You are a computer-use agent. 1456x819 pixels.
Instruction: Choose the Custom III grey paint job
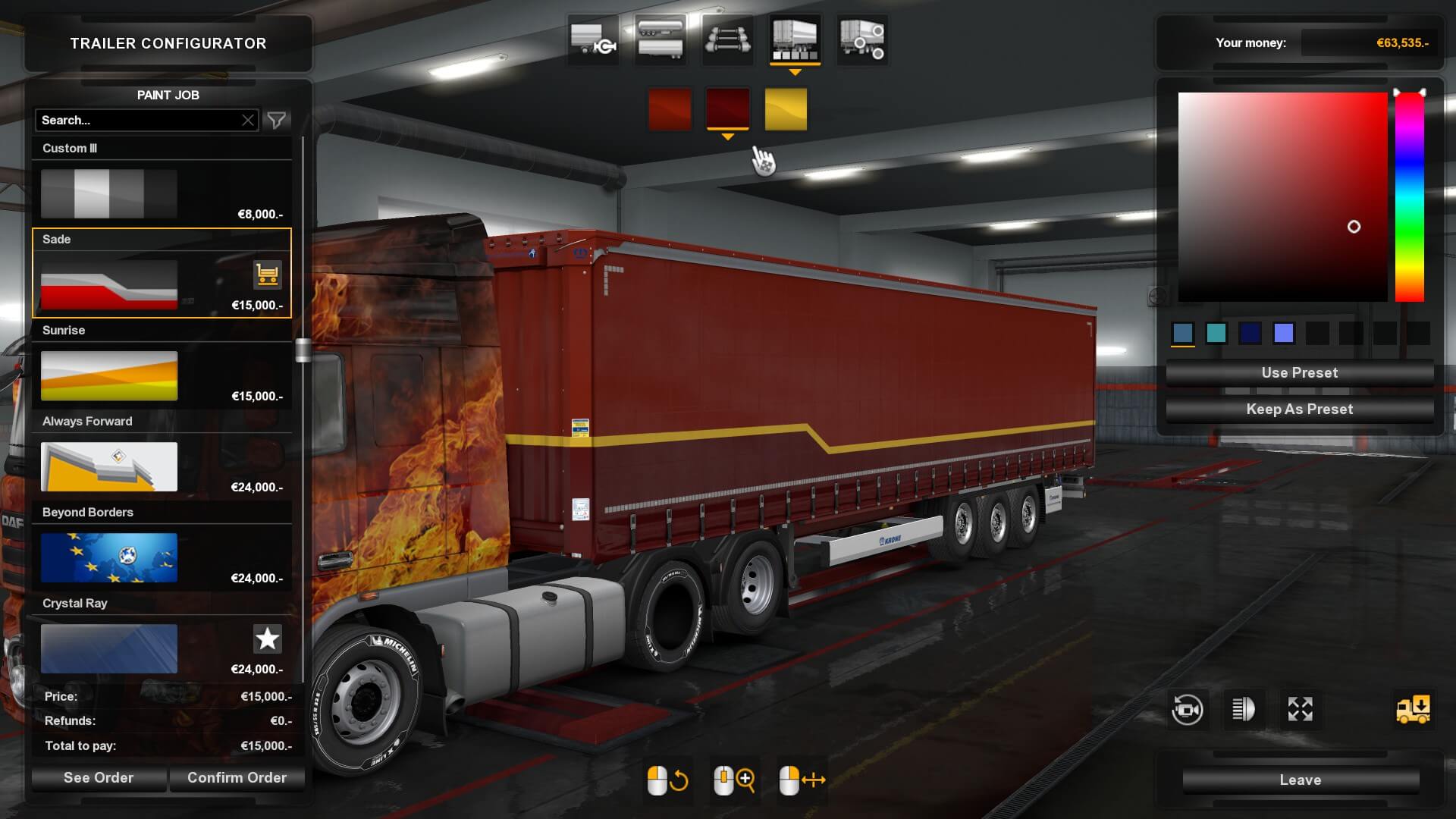(x=109, y=194)
